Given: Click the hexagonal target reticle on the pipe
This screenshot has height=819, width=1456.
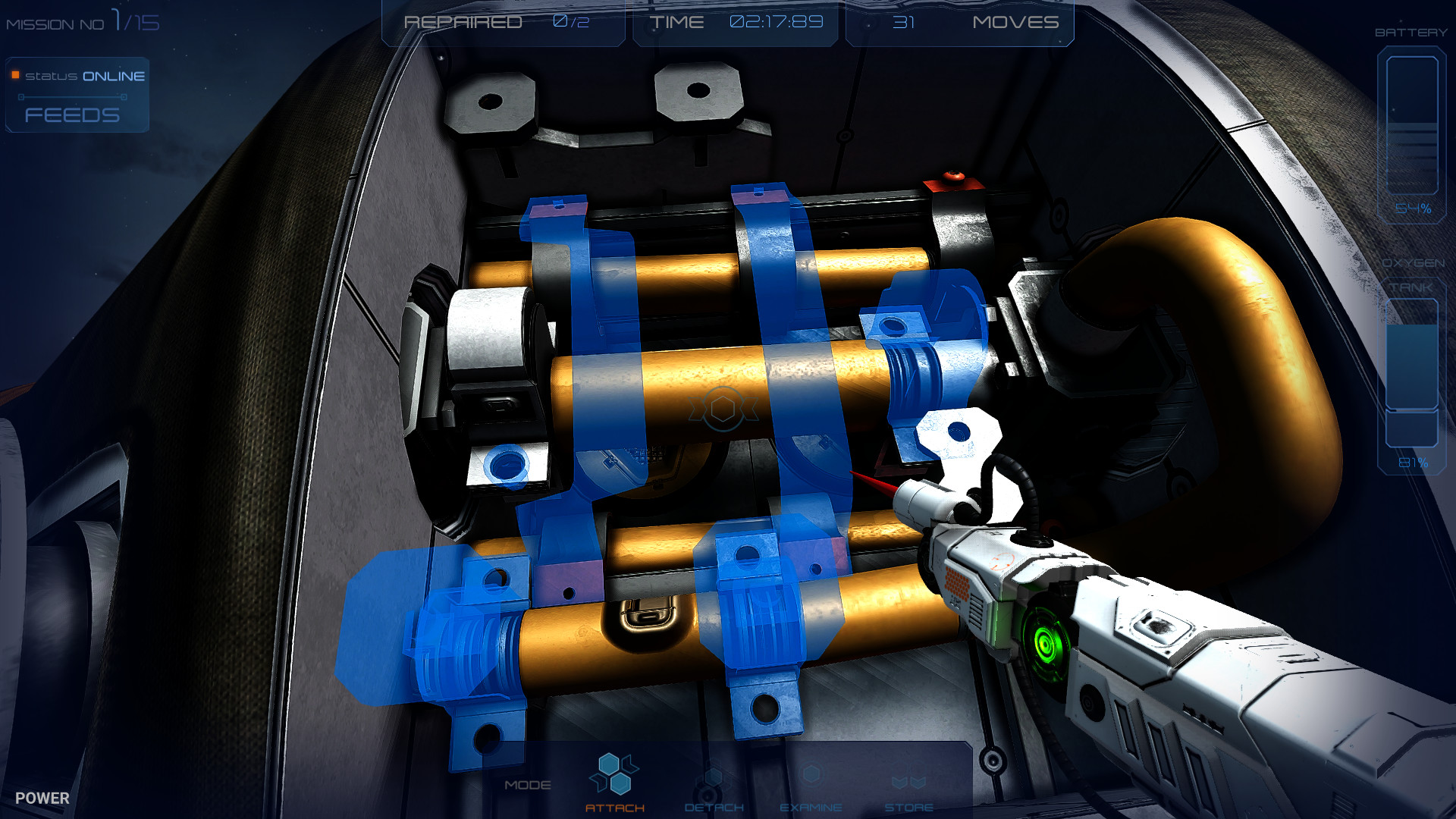Looking at the screenshot, I should (722, 409).
